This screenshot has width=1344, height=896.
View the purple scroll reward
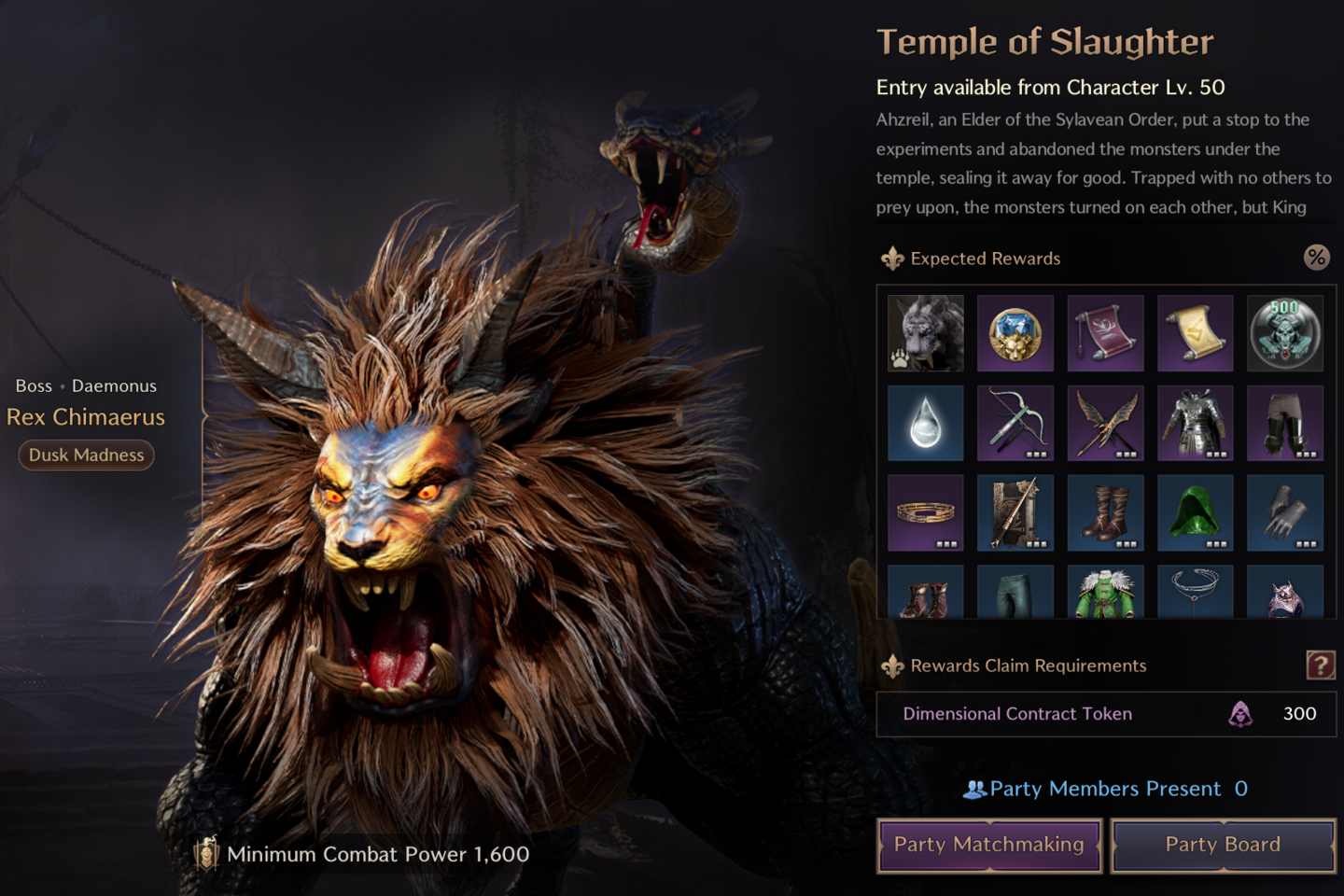[x=1106, y=333]
